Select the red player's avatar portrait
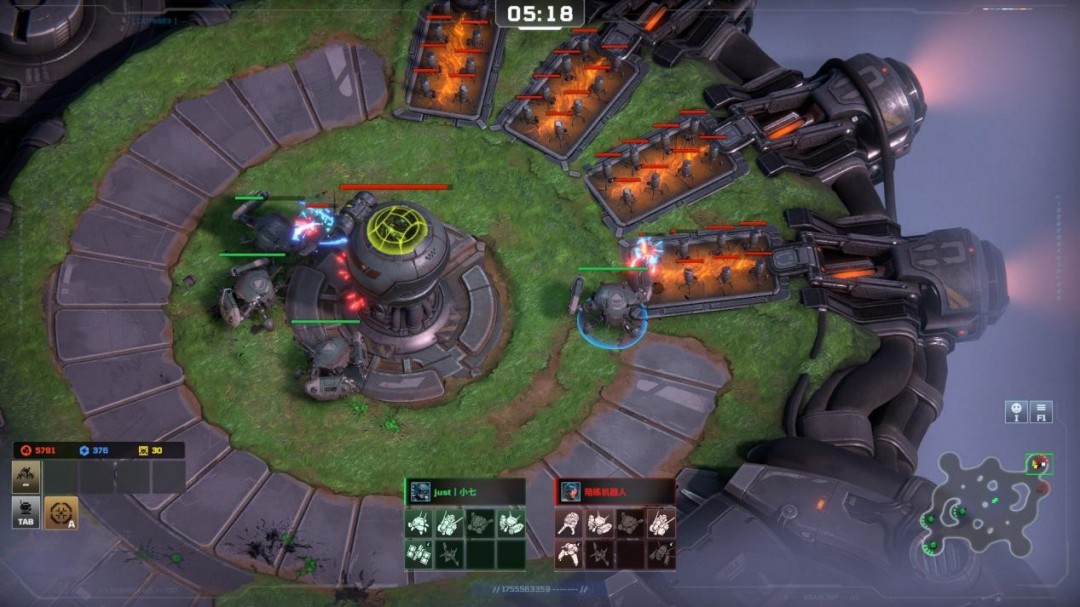Image resolution: width=1080 pixels, height=607 pixels. [x=570, y=491]
